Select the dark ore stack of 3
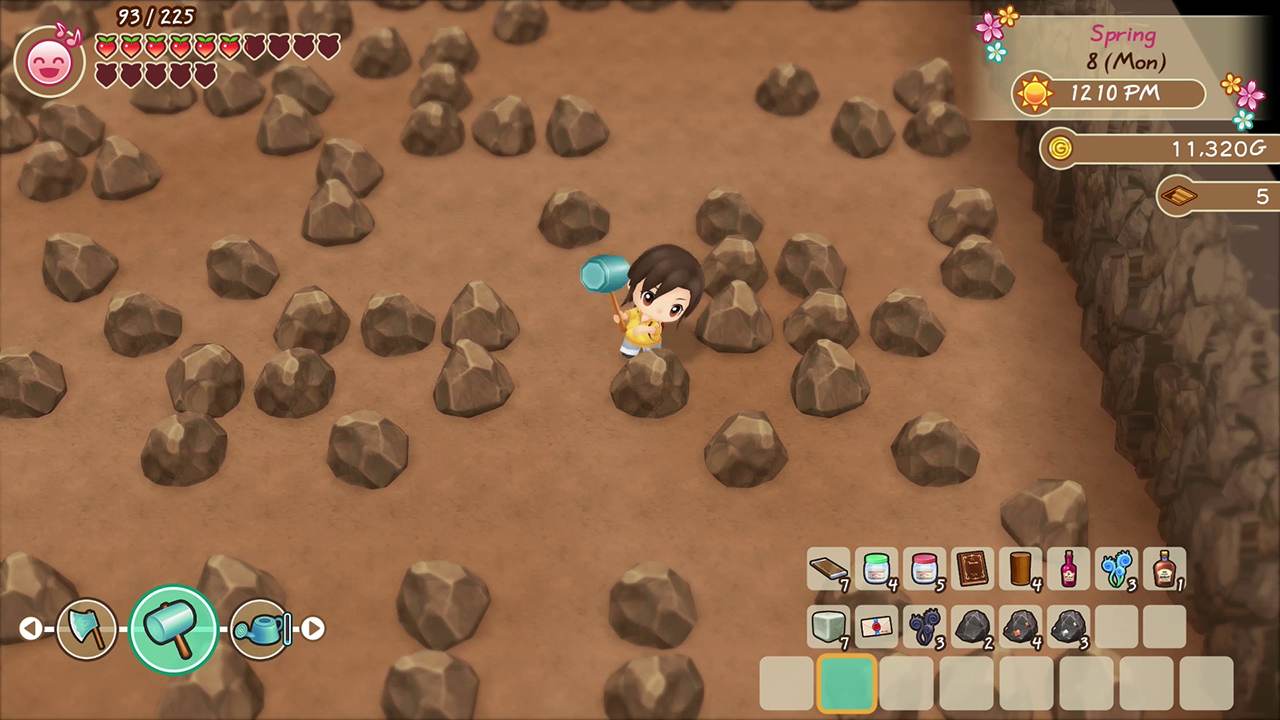 click(x=1069, y=627)
